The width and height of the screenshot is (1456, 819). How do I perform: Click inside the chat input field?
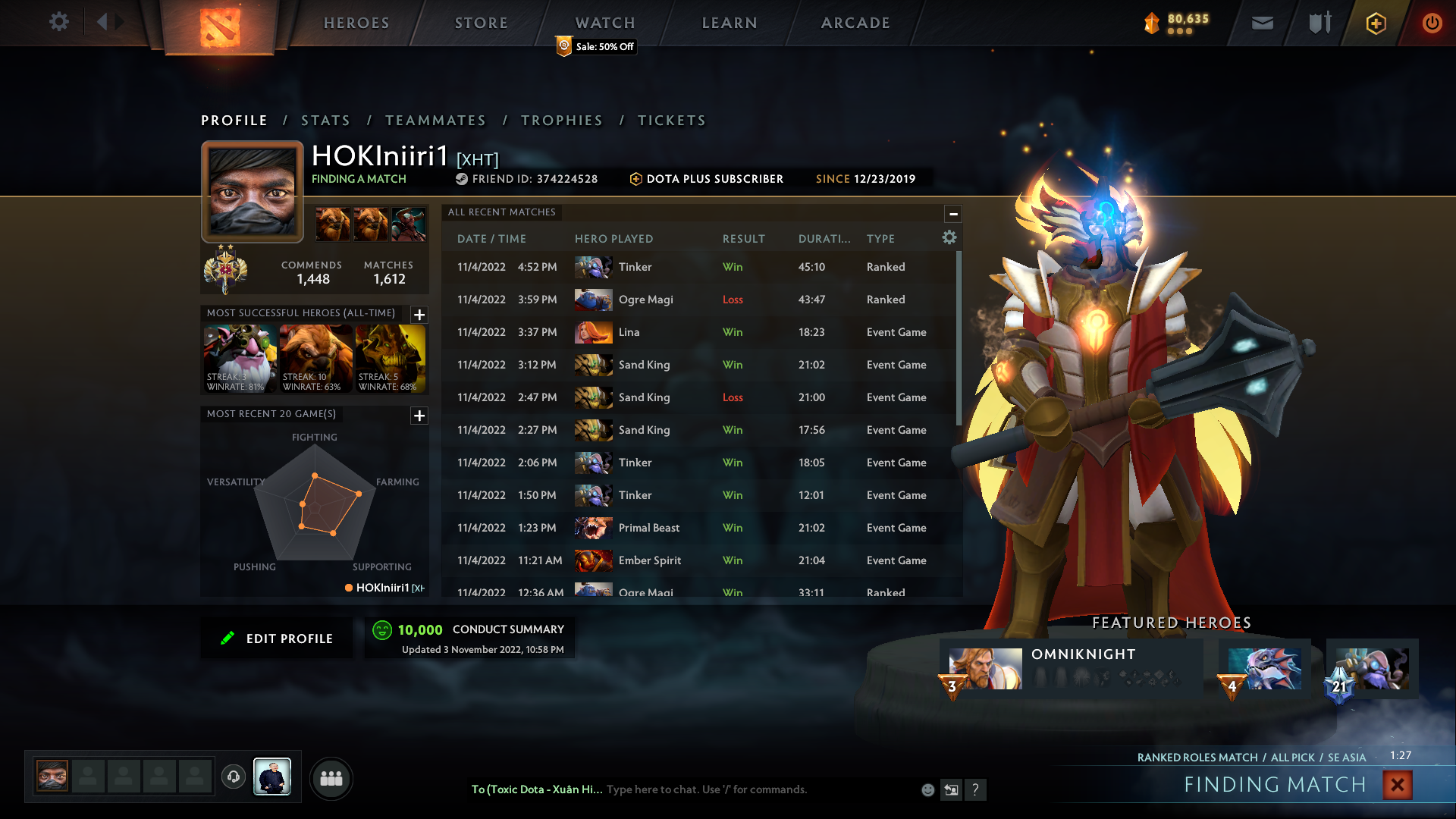(x=758, y=789)
